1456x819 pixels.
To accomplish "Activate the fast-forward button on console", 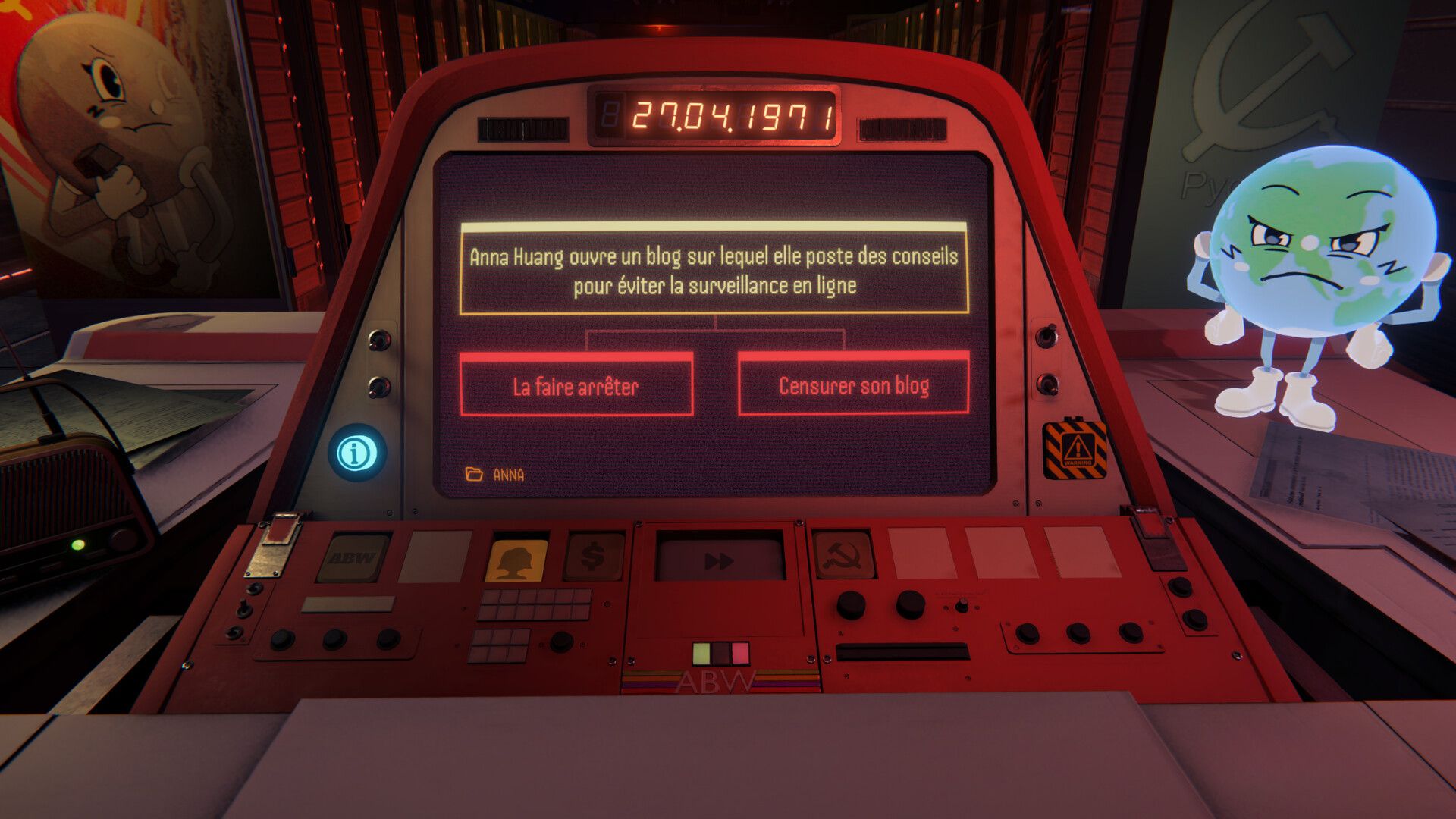I will pyautogui.click(x=719, y=560).
